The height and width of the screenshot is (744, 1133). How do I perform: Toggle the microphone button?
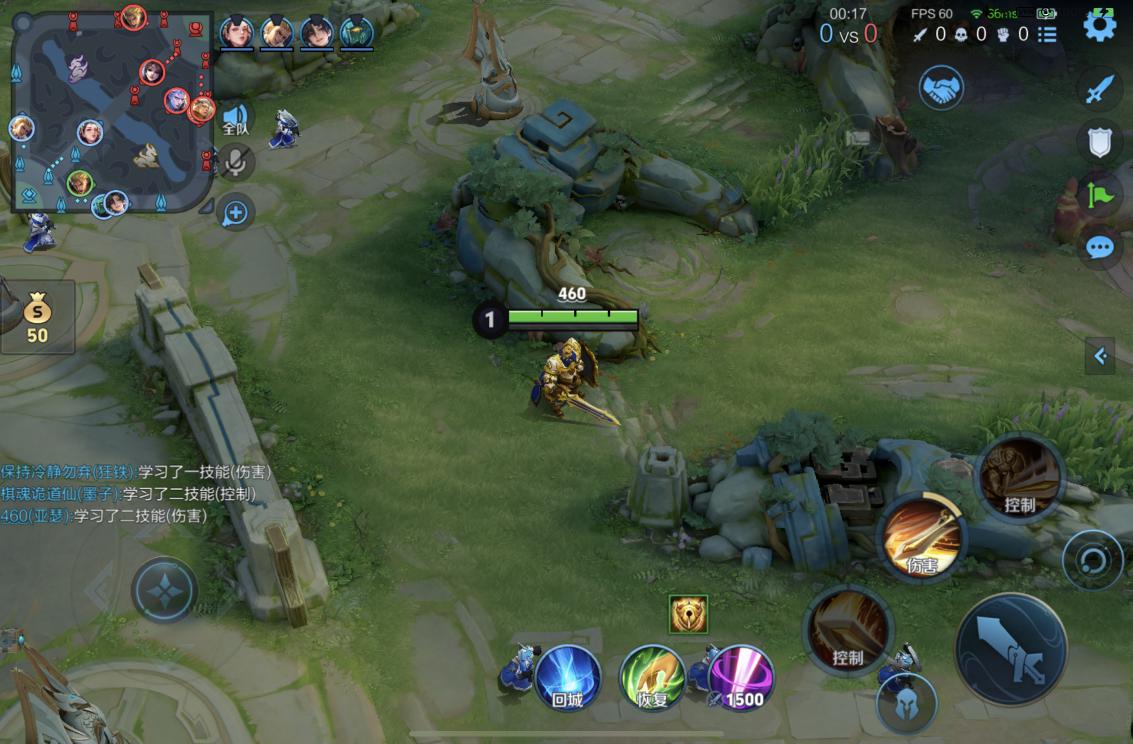pos(236,161)
